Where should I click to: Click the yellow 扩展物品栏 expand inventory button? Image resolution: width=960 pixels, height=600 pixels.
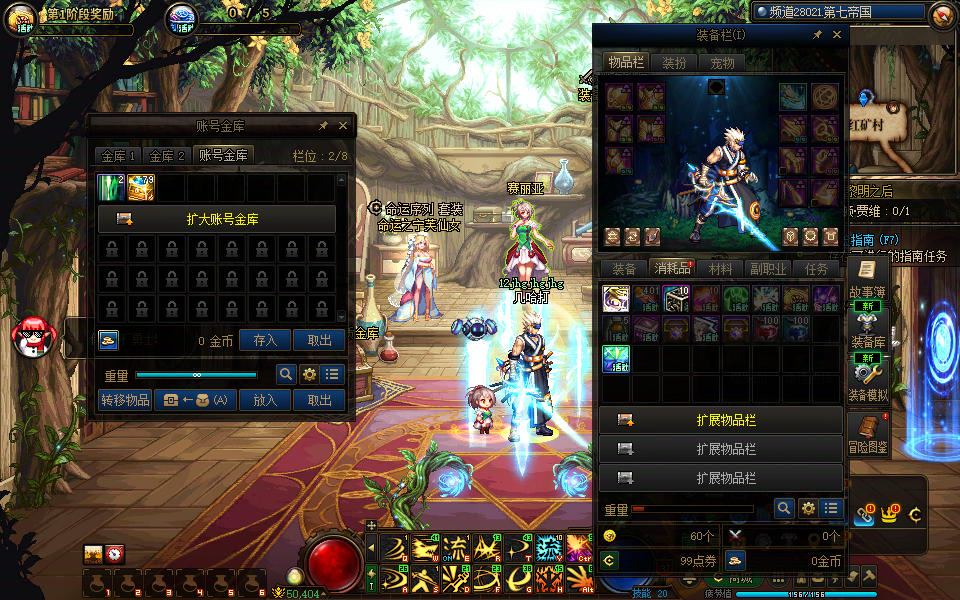[720, 420]
